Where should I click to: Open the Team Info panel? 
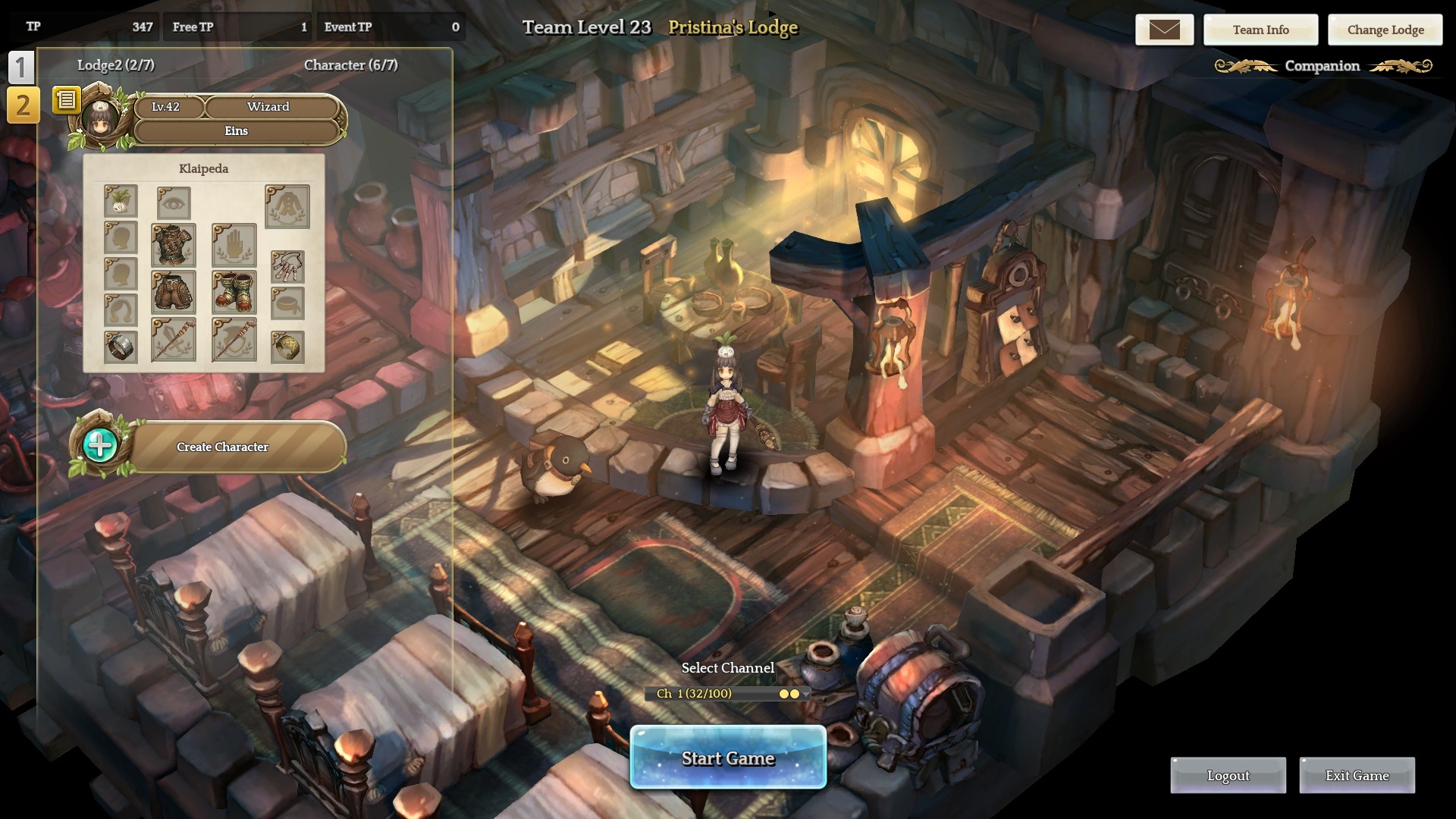1260,30
